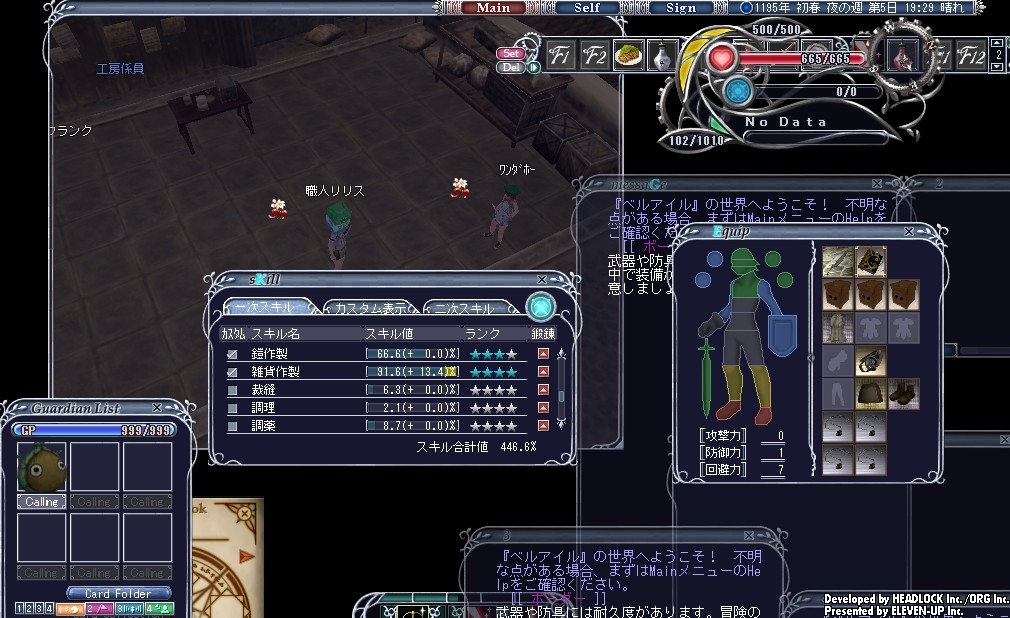Click the pink Set hotbar button
This screenshot has width=1010, height=618.
pos(511,53)
